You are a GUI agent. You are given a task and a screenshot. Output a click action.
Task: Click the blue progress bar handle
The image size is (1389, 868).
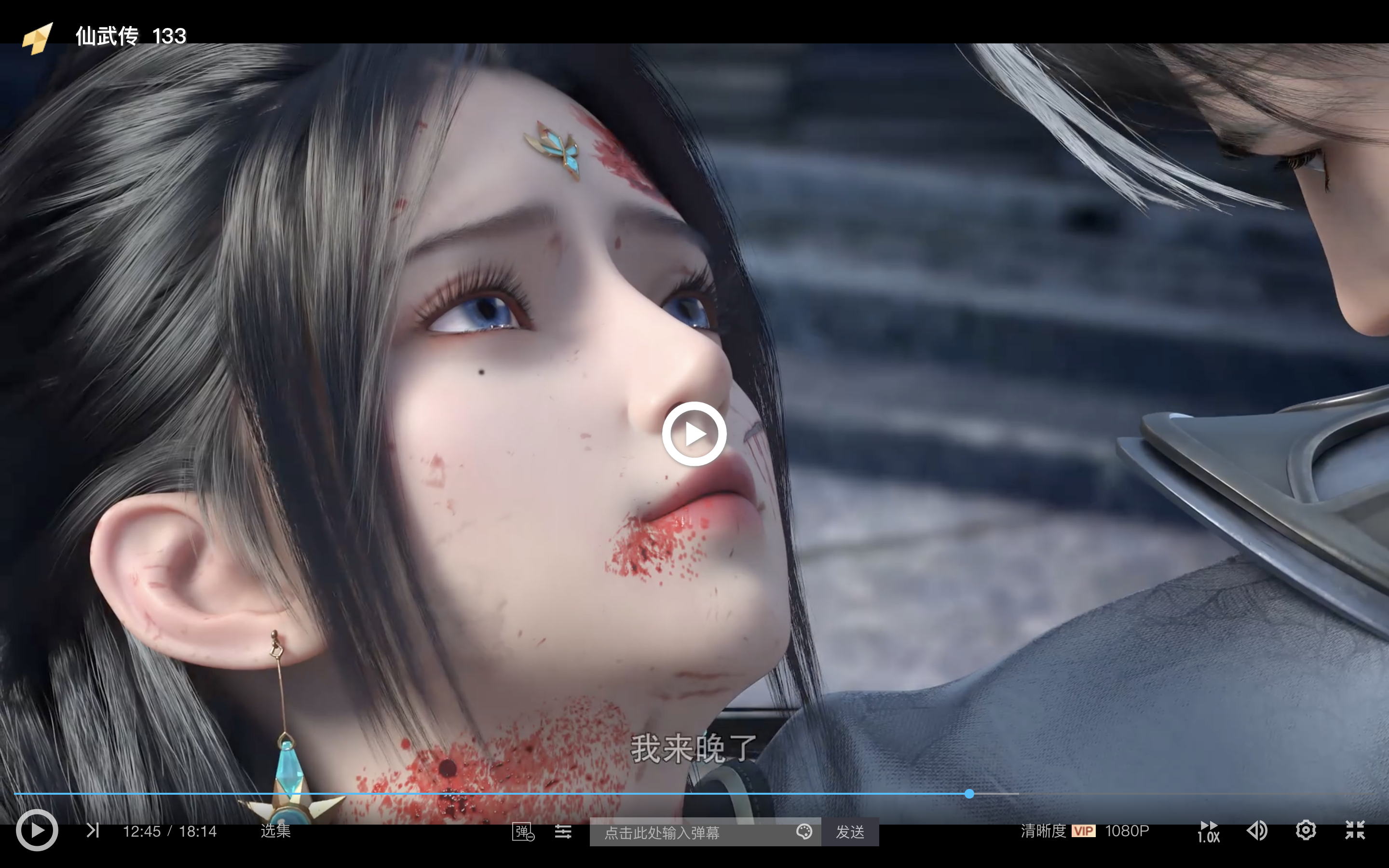(969, 794)
